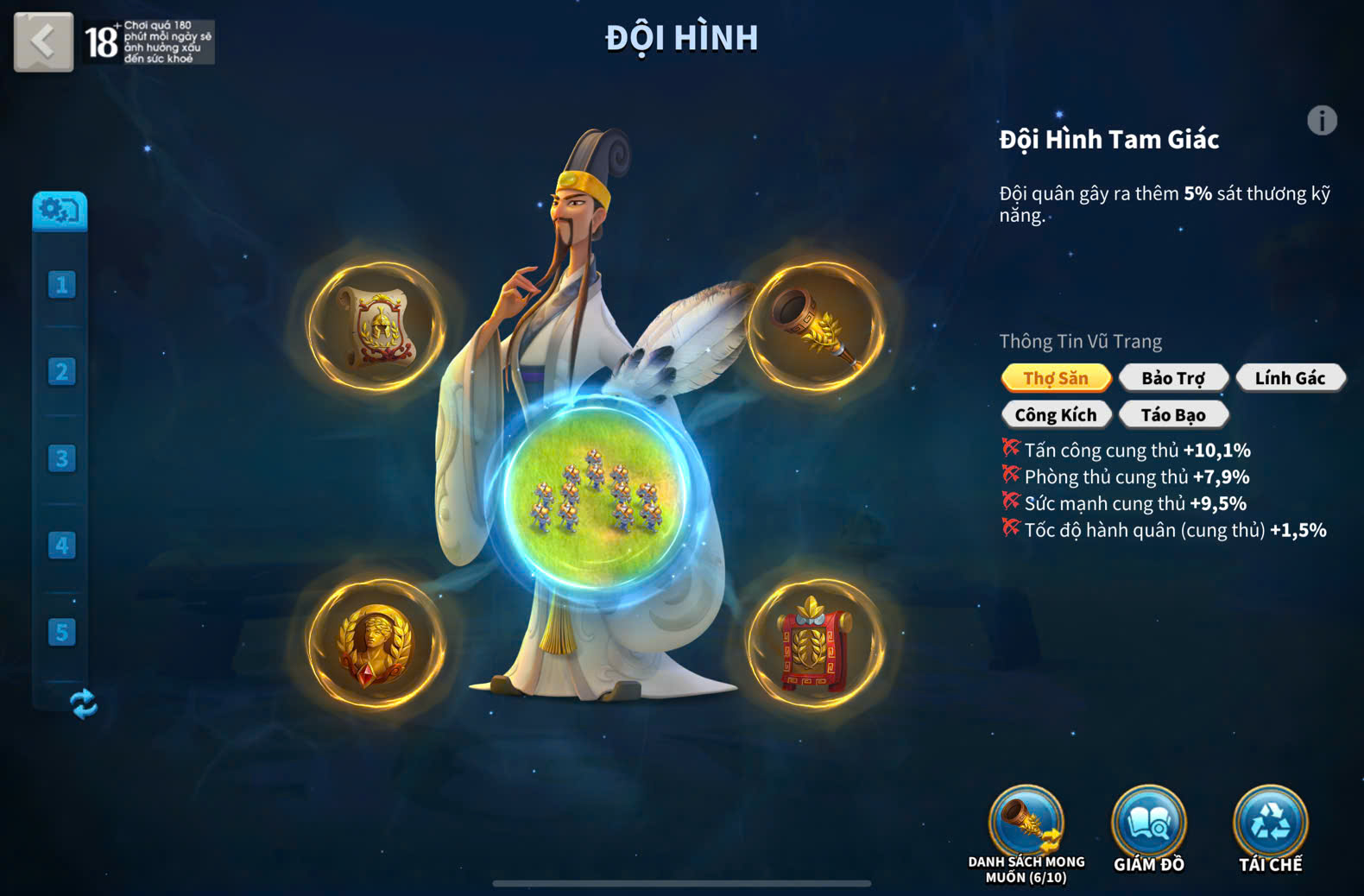Viewport: 1364px width, 896px height.
Task: Show the Công Kích armament info
Action: (1056, 415)
